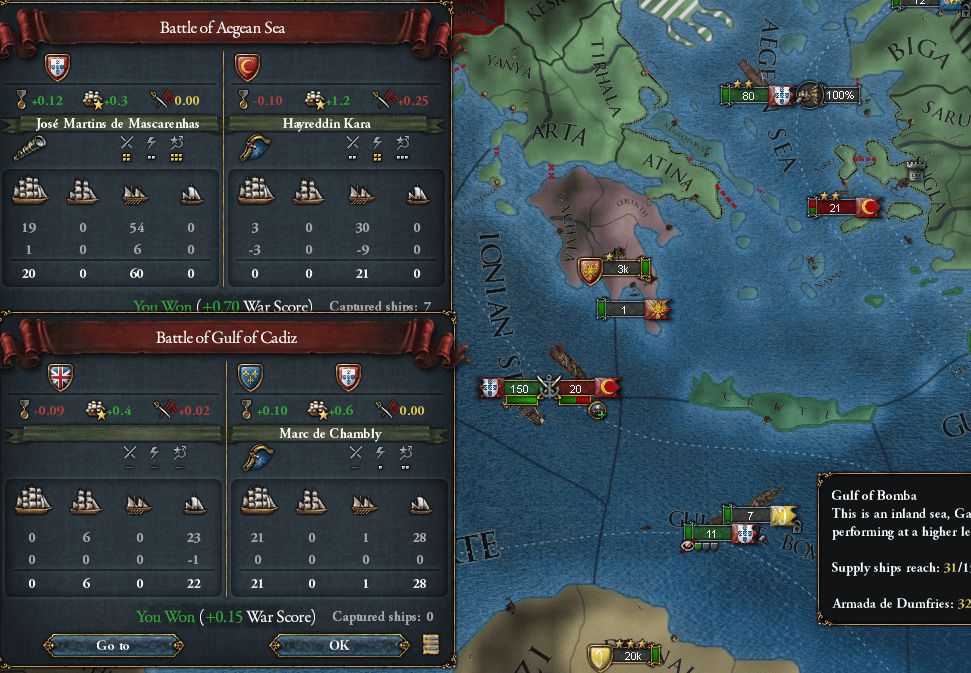Image resolution: width=971 pixels, height=673 pixels.
Task: Click the British flag shield in Cadiz battle
Action: (x=61, y=377)
